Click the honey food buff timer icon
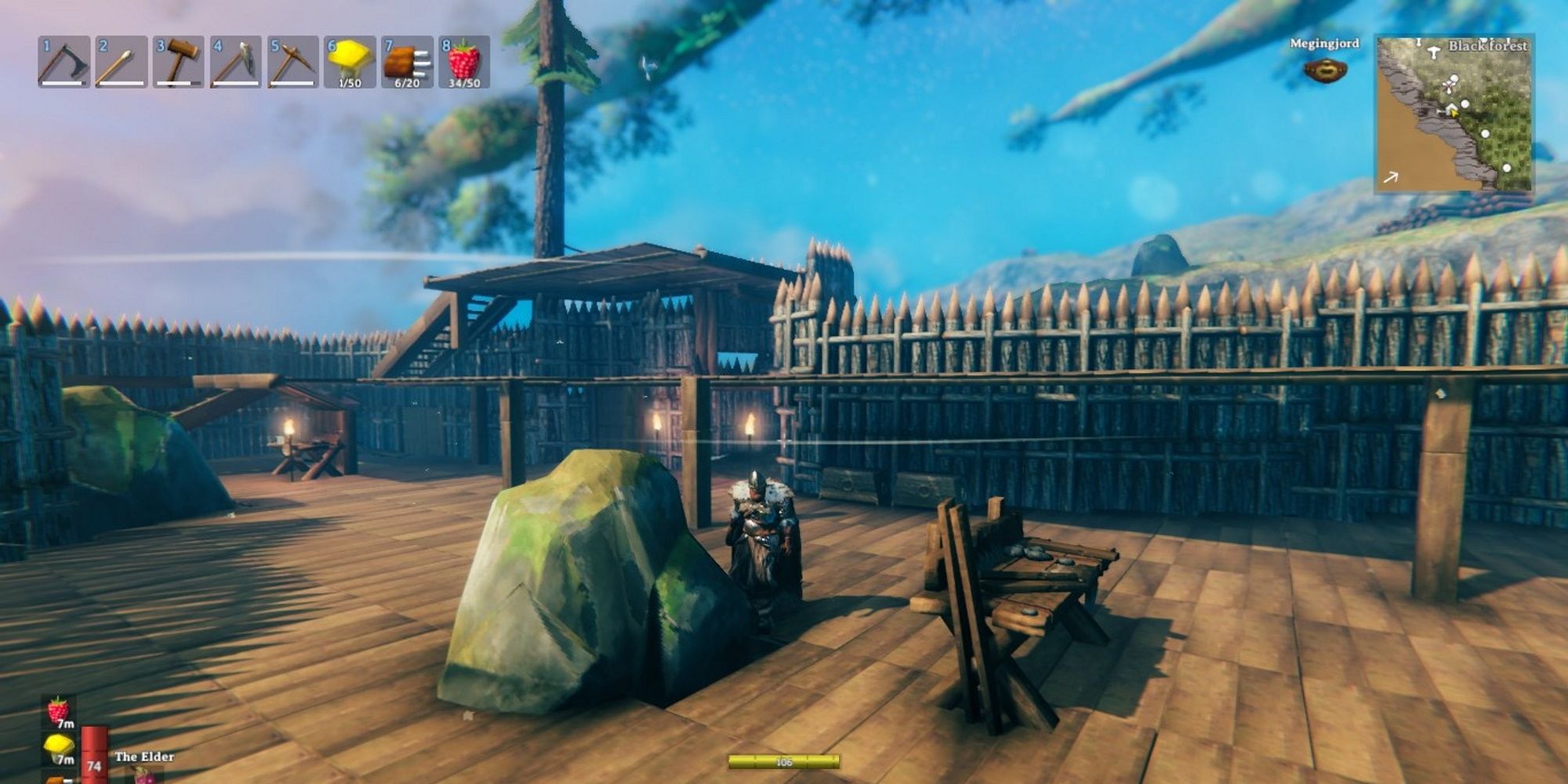 (x=59, y=745)
